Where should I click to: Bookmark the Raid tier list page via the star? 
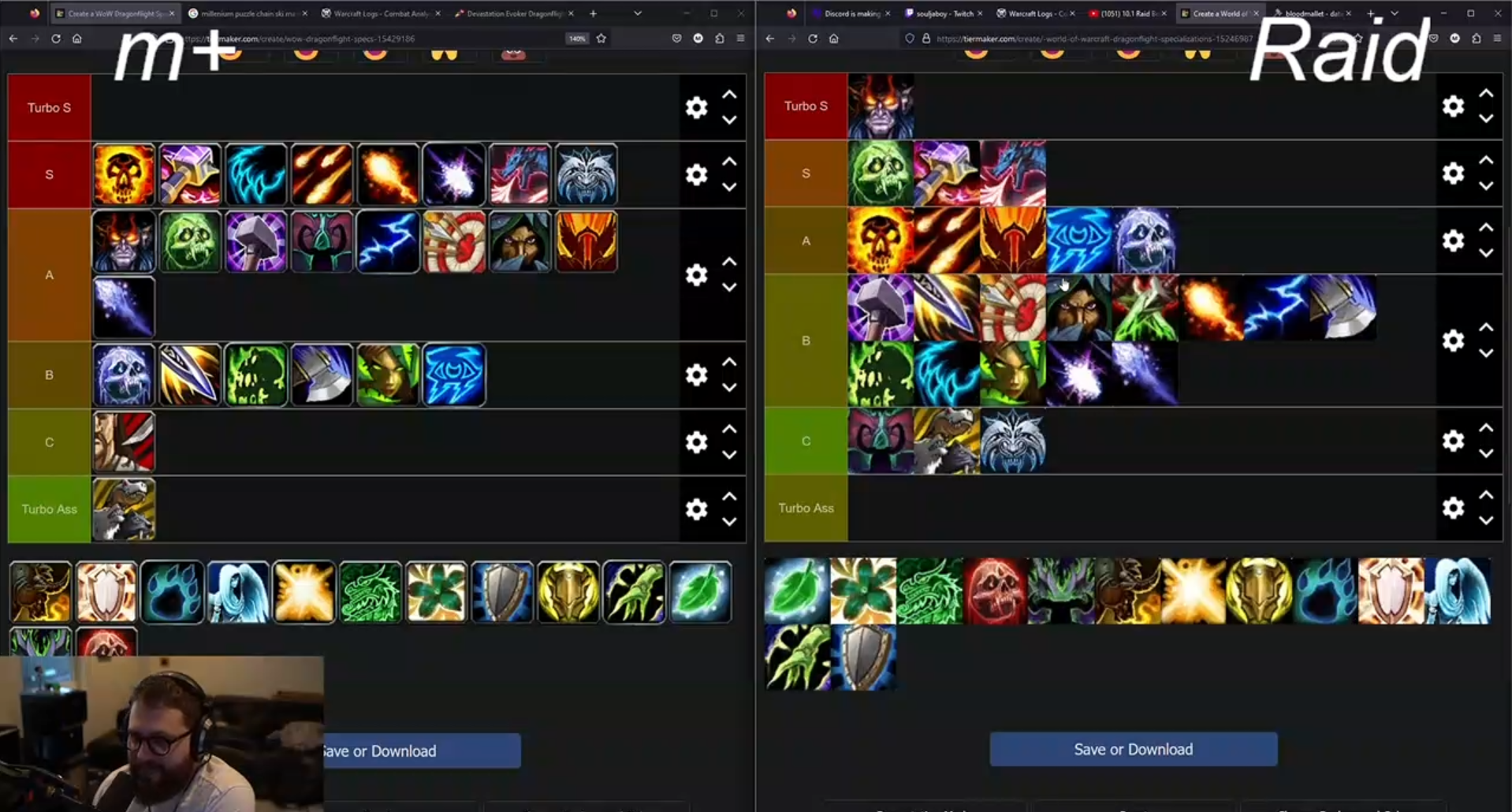pos(1358,38)
